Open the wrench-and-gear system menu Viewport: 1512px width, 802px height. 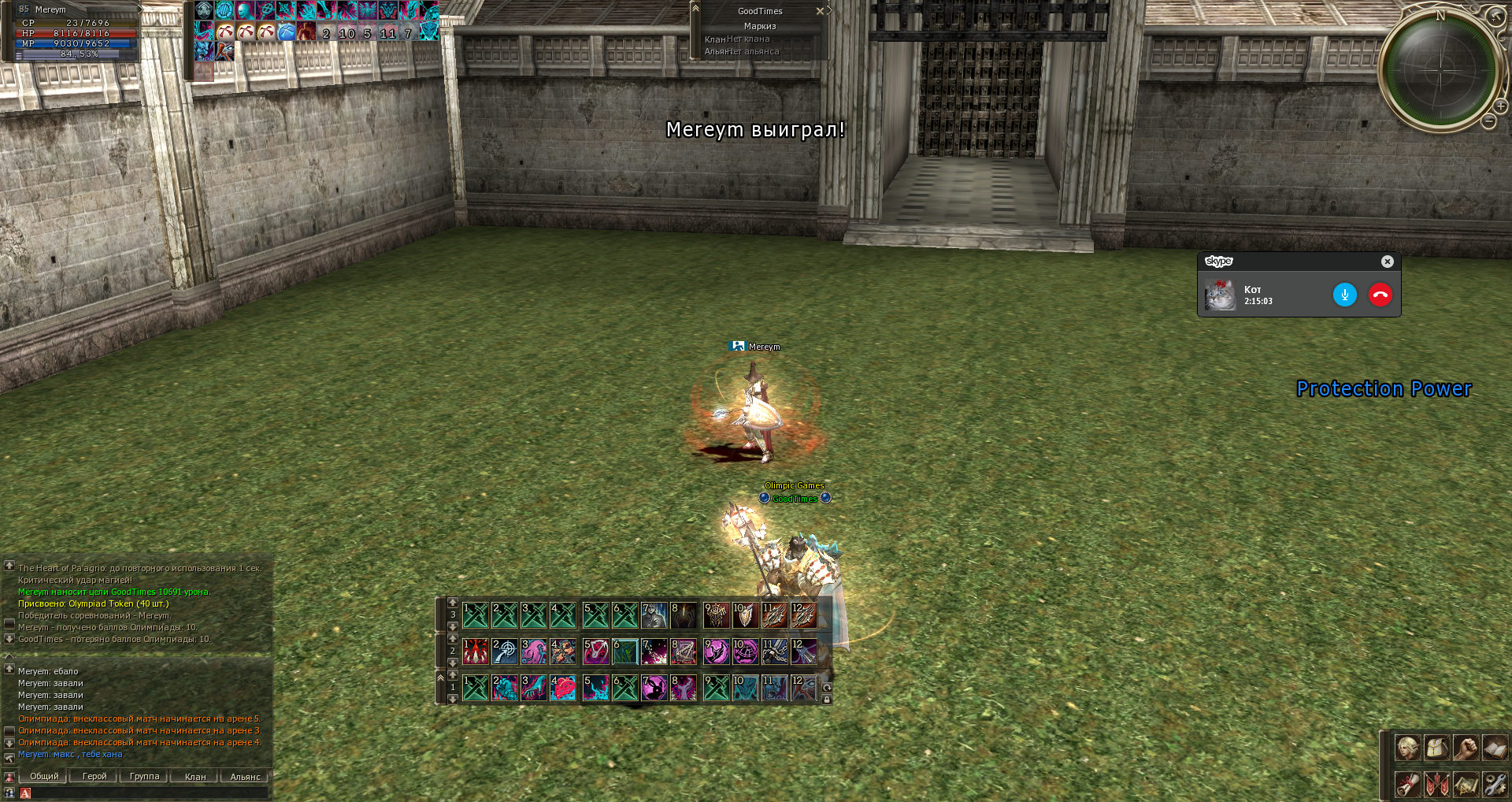(1495, 784)
